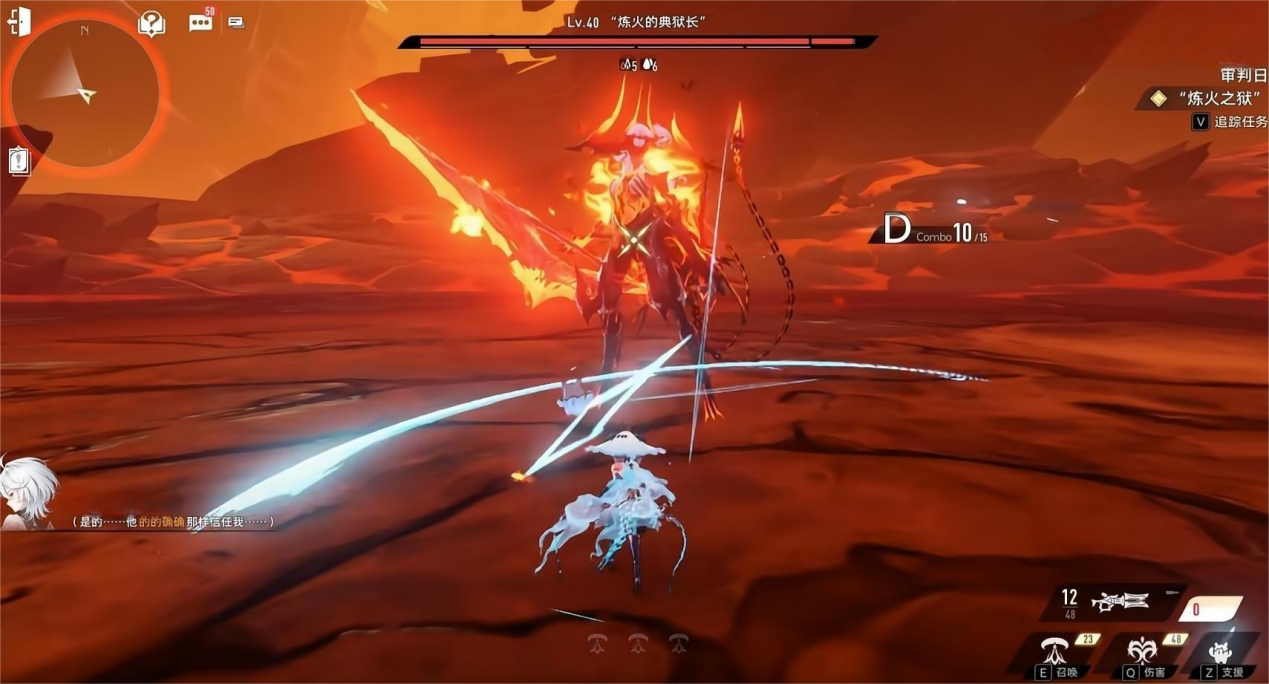Open the circular compass minimap
This screenshot has height=684, width=1269.
85,93
